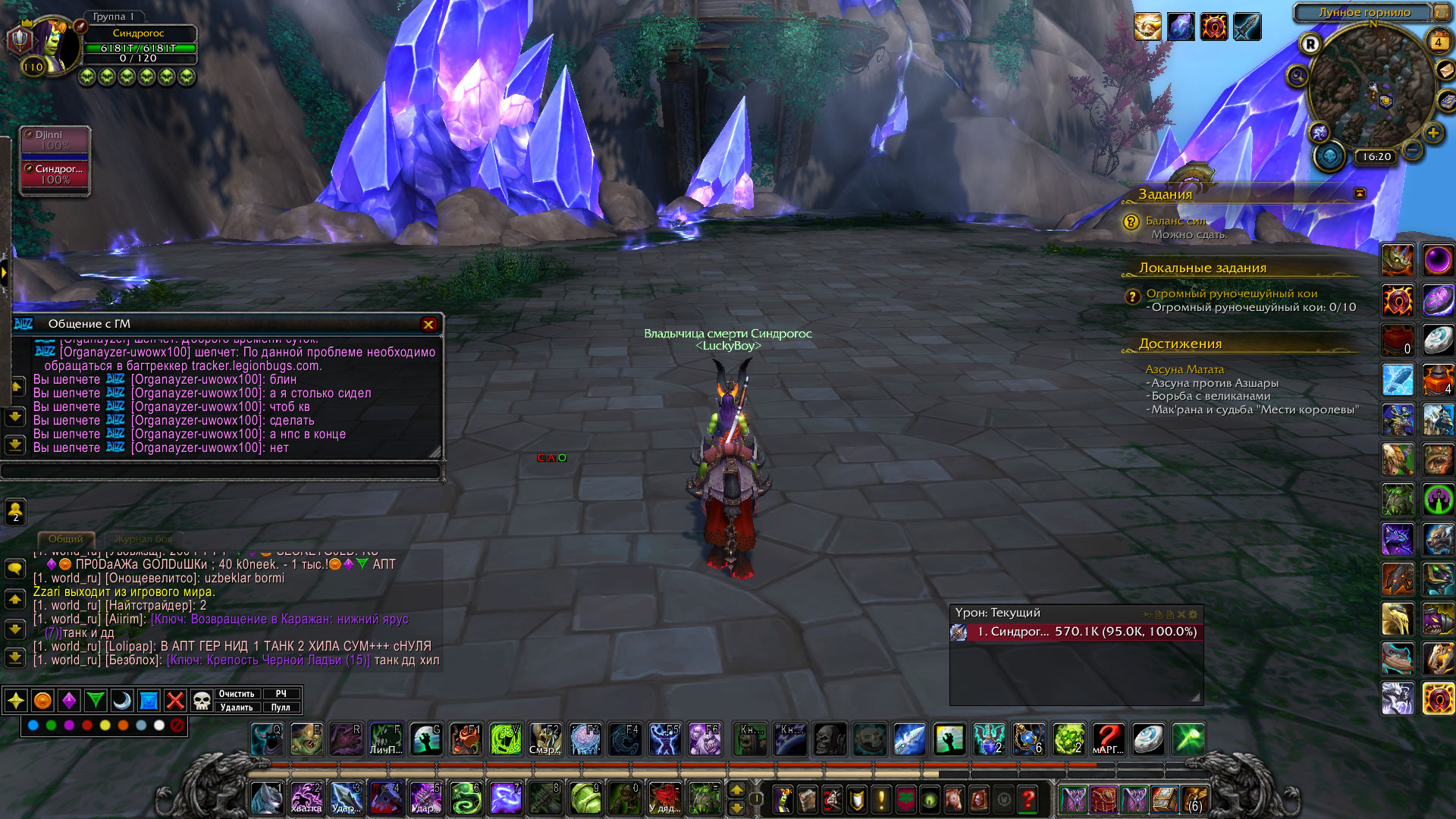1456x819 pixels.
Task: Click the Азсуна Матата achievement tracker entry
Action: click(1185, 369)
